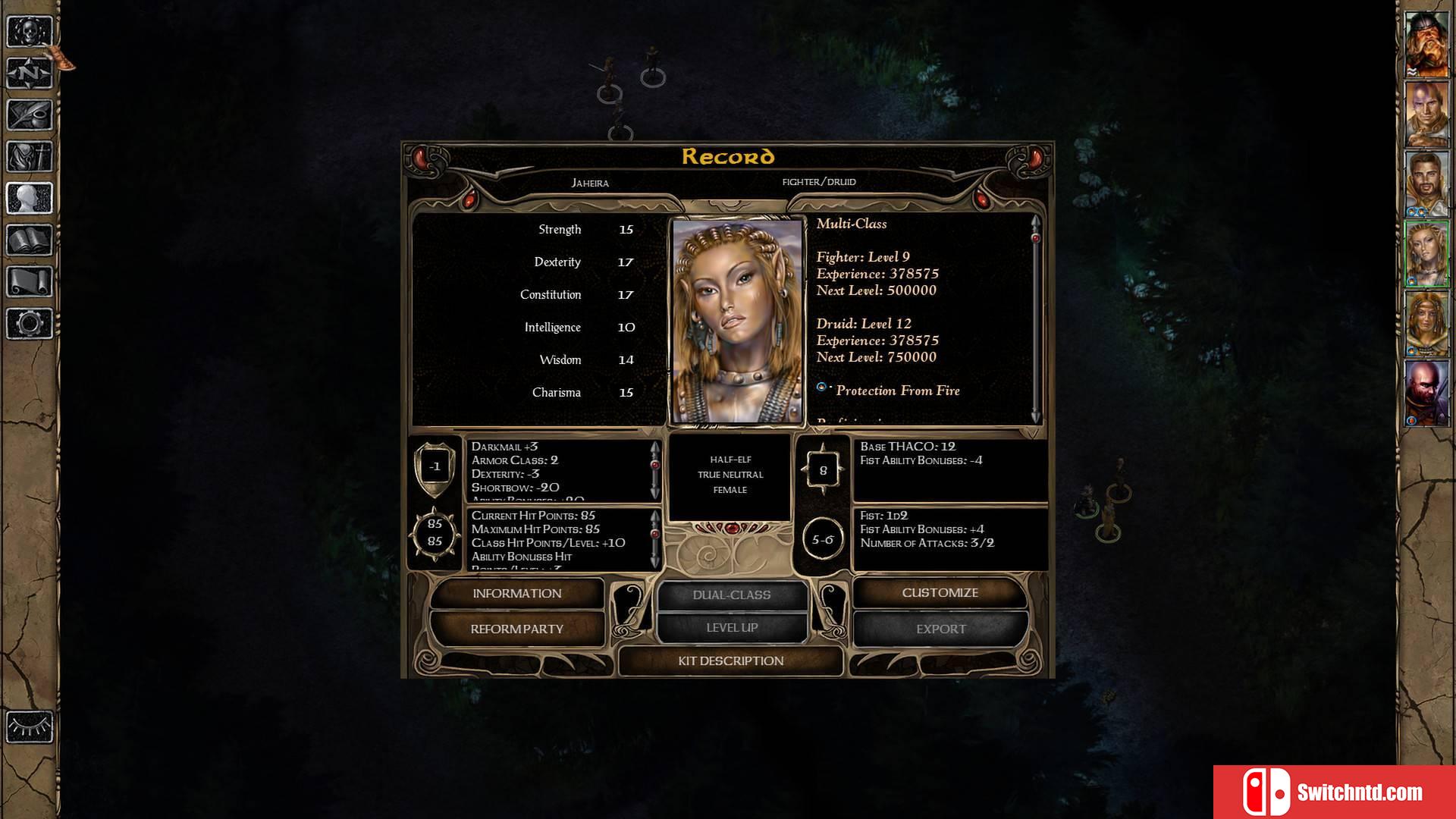Select the dwarf portrait in party bar
The image size is (1456, 819).
[1426, 44]
